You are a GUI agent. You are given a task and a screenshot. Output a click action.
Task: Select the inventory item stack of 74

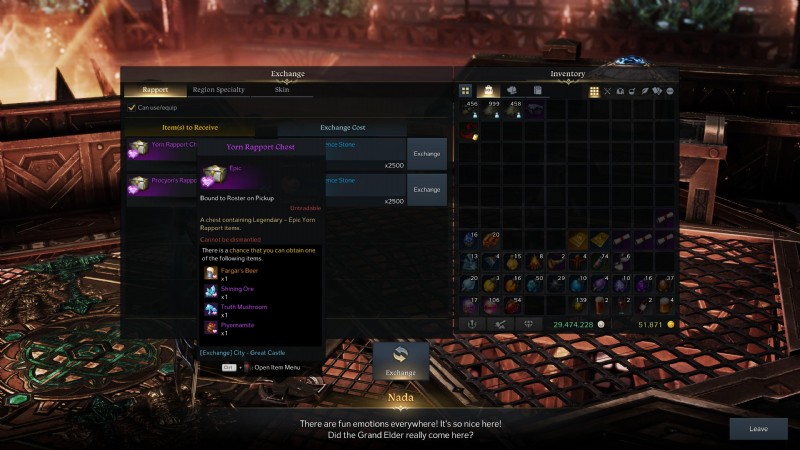click(600, 261)
